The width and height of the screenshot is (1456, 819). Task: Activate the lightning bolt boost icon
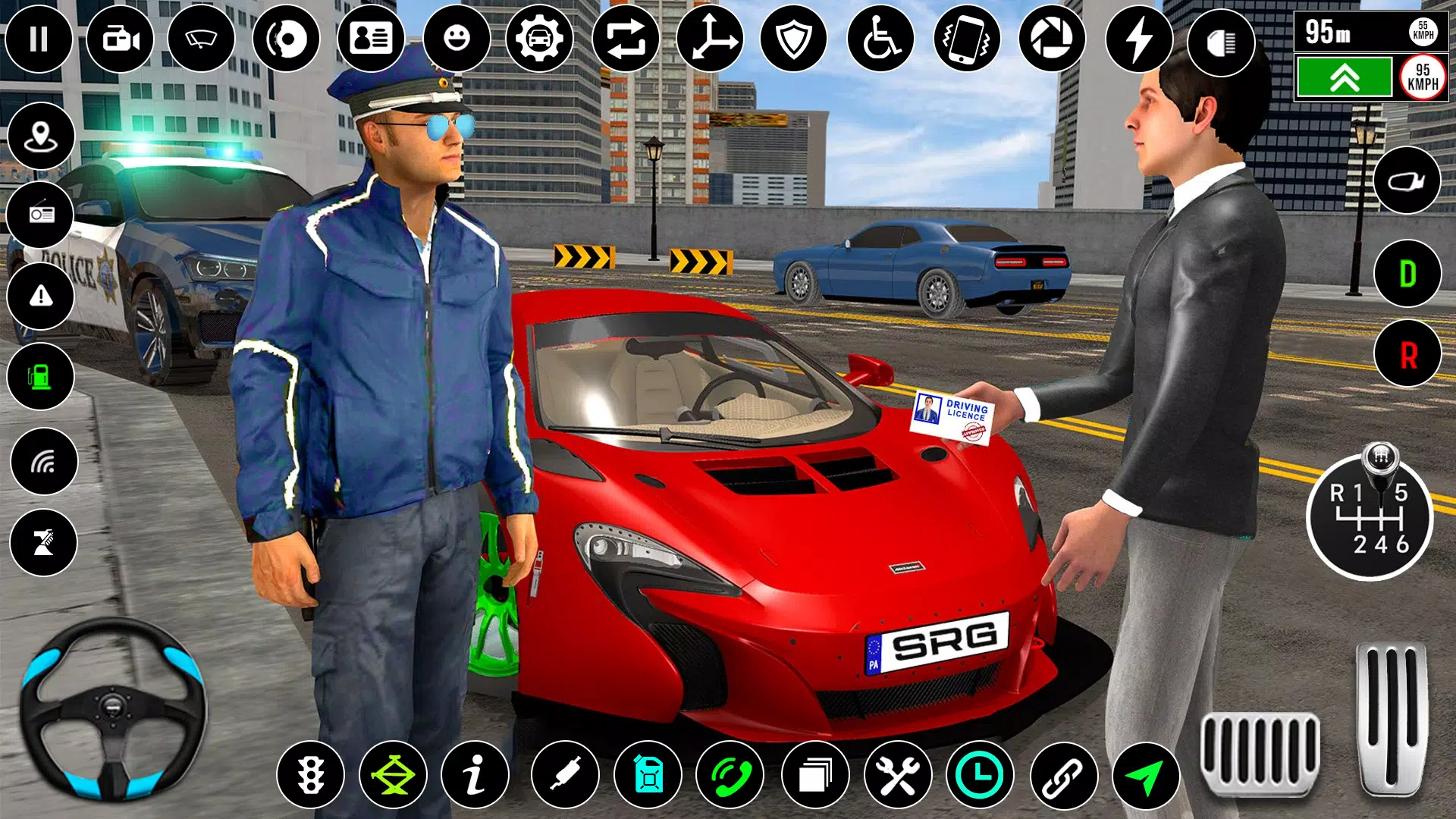point(1138,39)
